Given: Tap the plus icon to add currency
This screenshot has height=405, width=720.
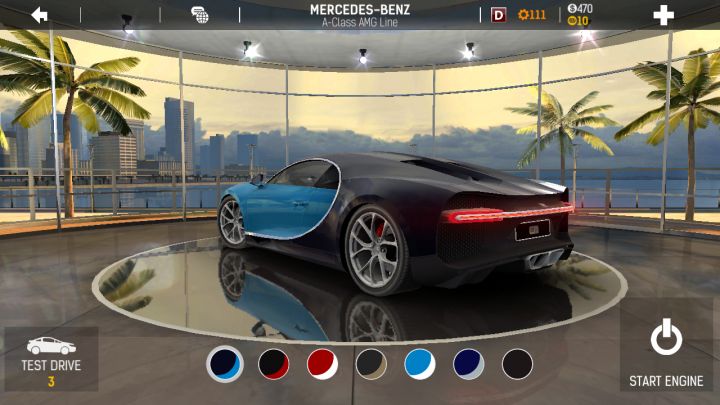Looking at the screenshot, I should click(x=663, y=15).
